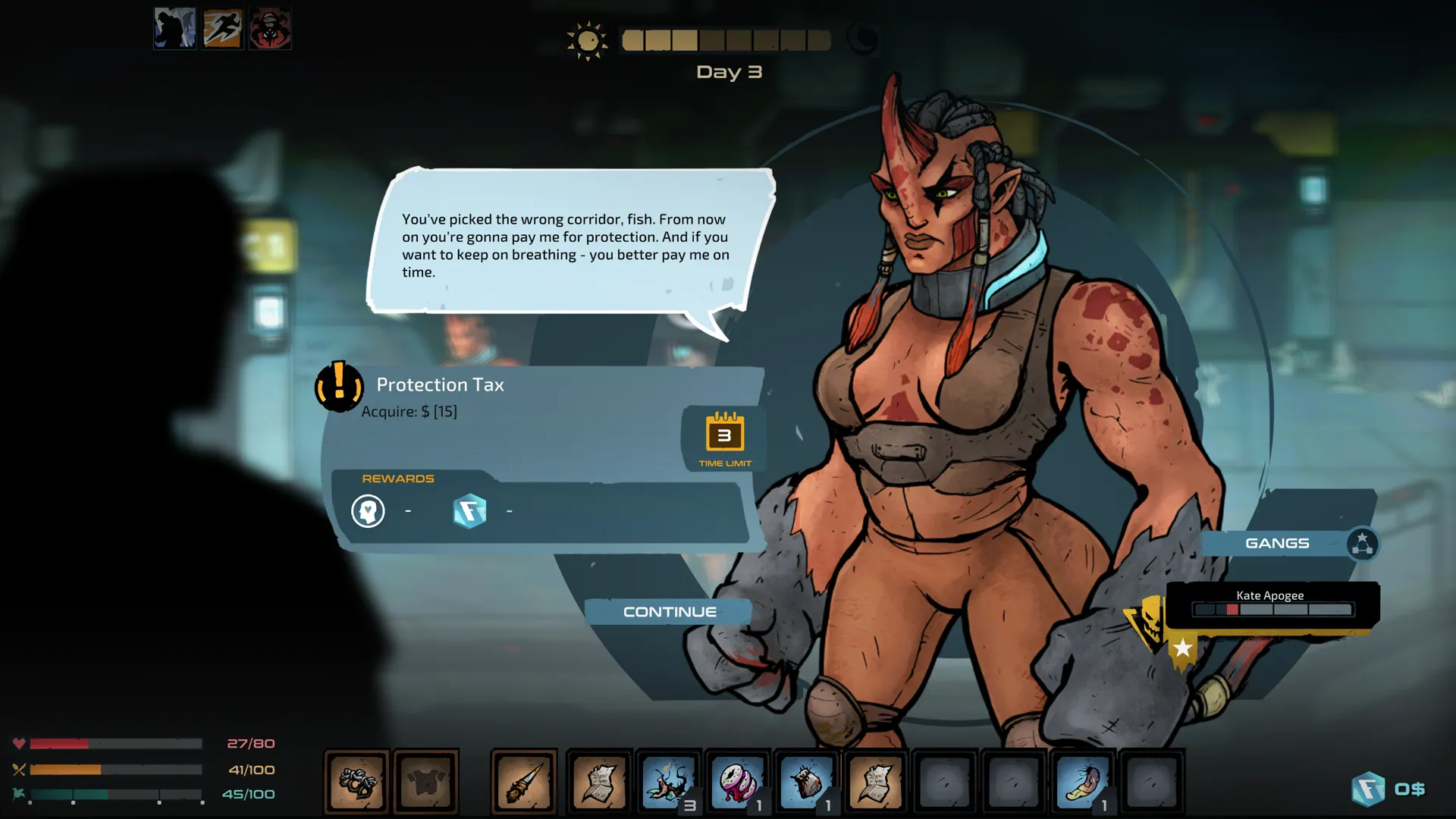Image resolution: width=1456 pixels, height=819 pixels.
Task: Select the shiv dagger item
Action: (524, 781)
